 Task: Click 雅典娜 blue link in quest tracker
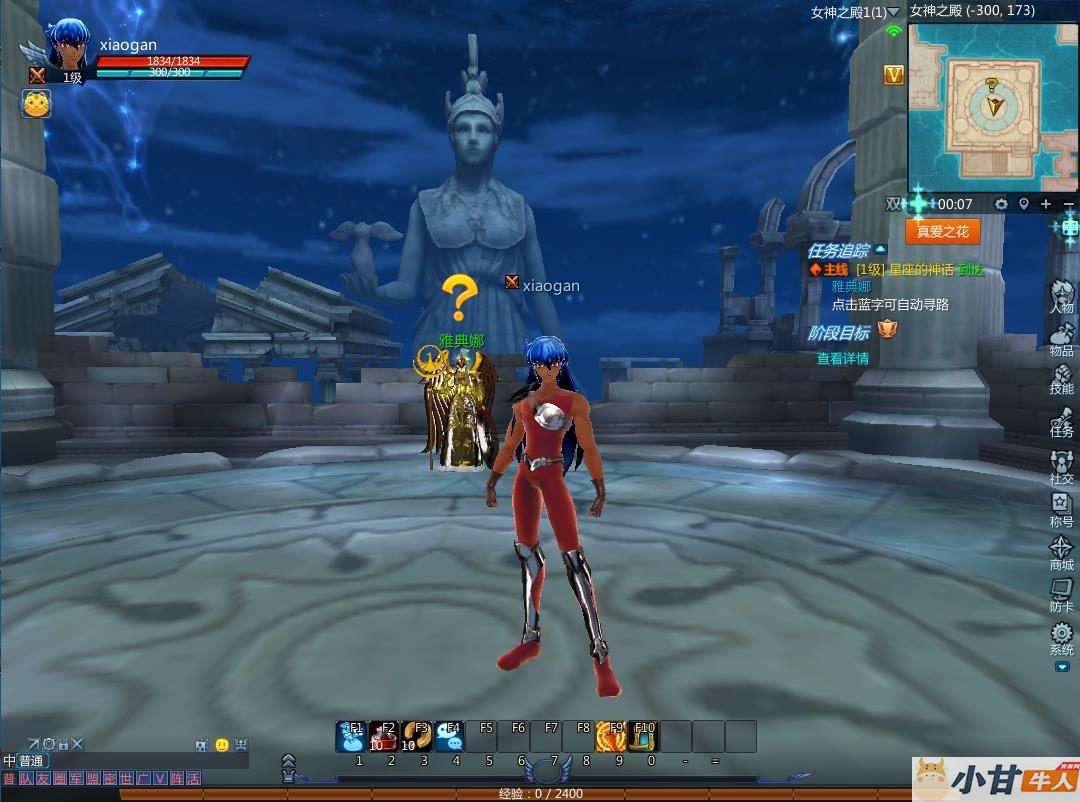pyautogui.click(x=851, y=287)
